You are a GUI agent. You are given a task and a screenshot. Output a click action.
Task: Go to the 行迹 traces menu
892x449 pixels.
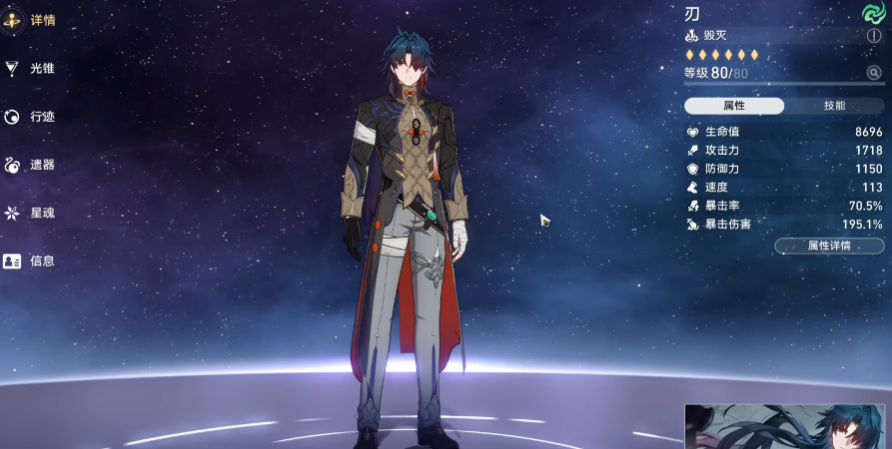coord(28,116)
